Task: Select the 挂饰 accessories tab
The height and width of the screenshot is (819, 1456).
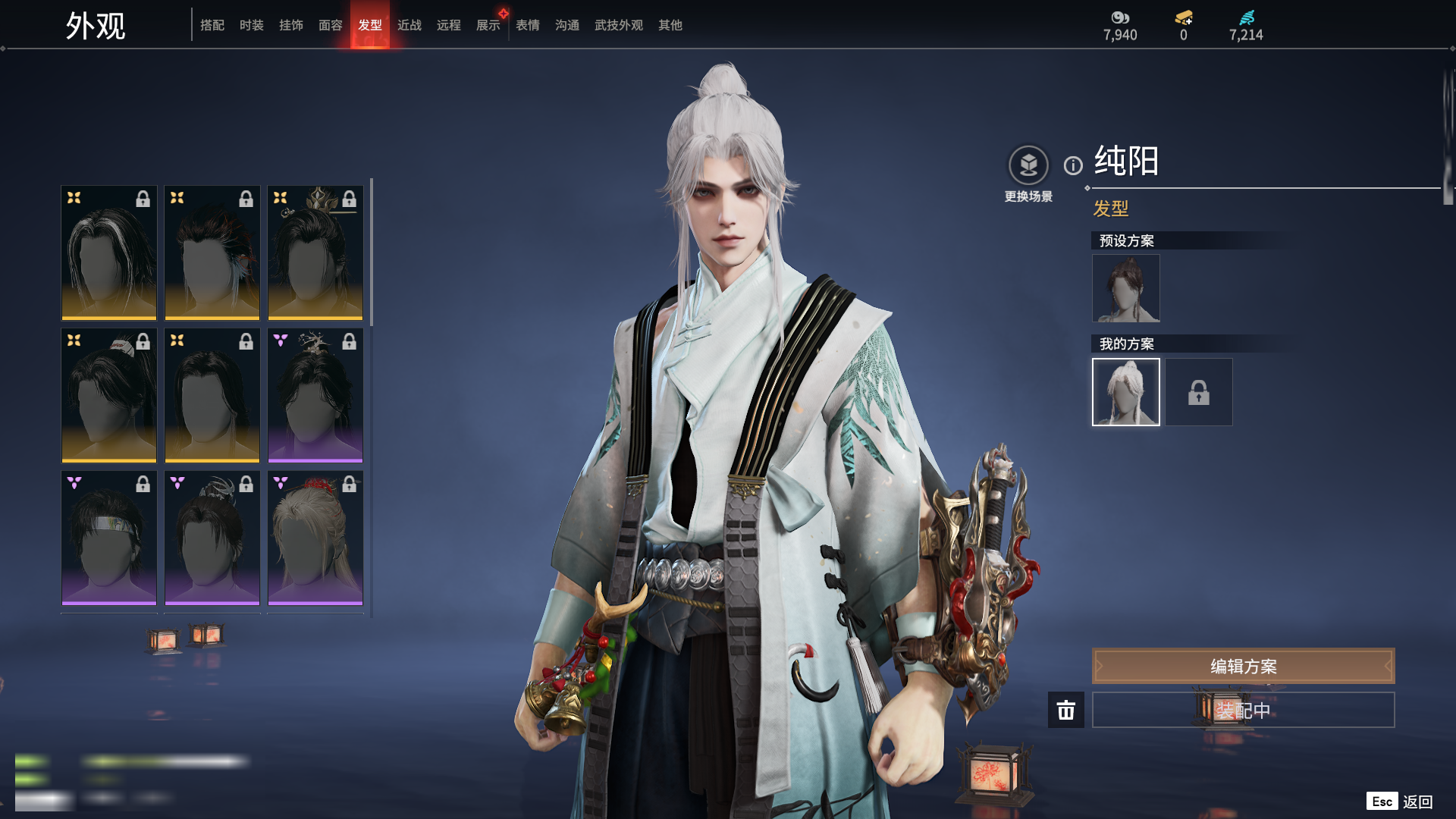Action: point(291,25)
